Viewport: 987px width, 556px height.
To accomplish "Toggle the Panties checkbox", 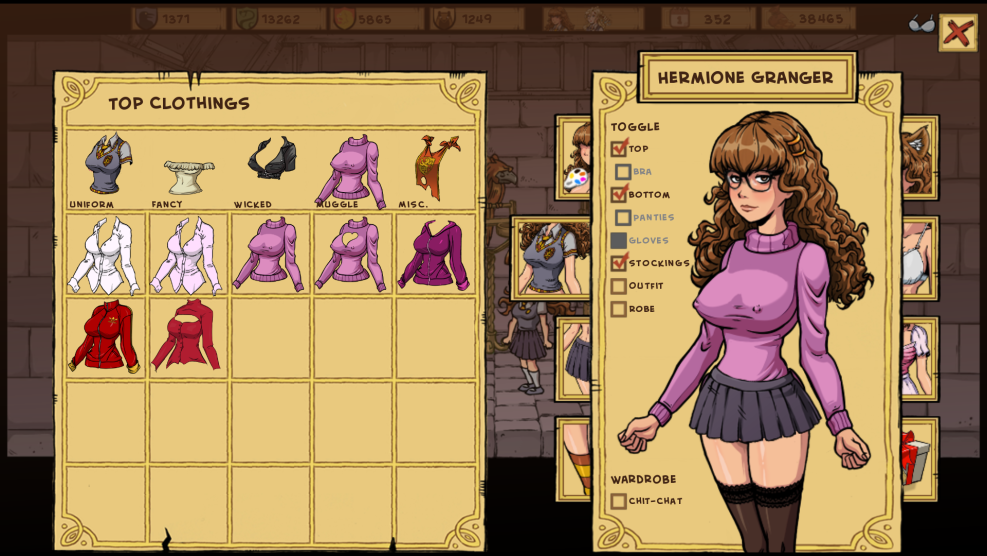I will (623, 217).
